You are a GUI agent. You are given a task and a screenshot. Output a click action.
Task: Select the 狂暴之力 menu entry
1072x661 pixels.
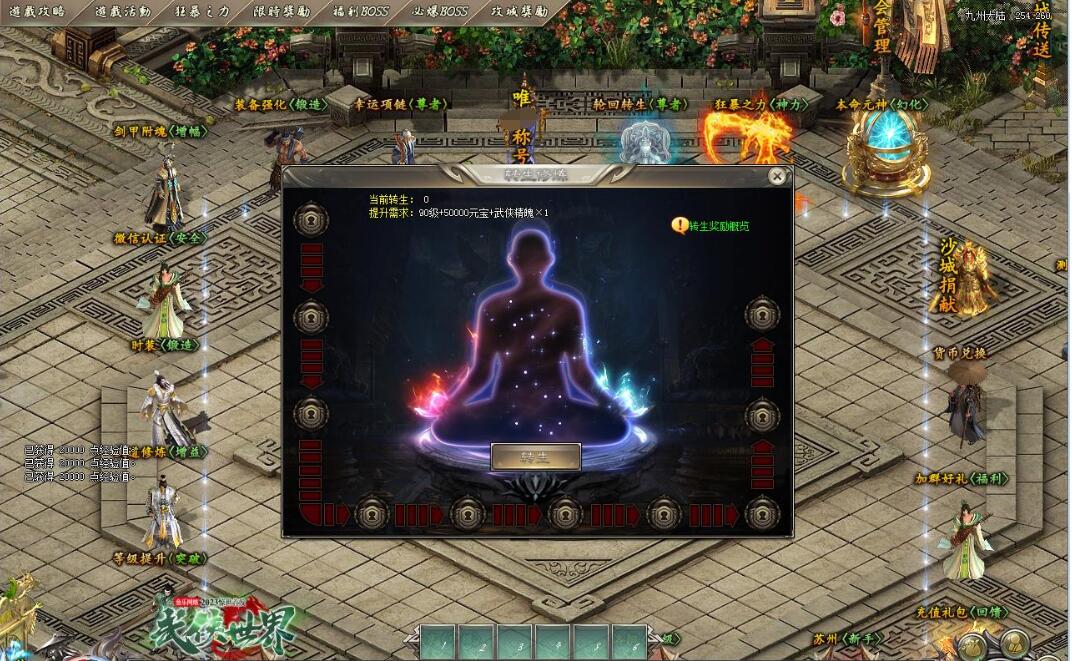point(202,12)
